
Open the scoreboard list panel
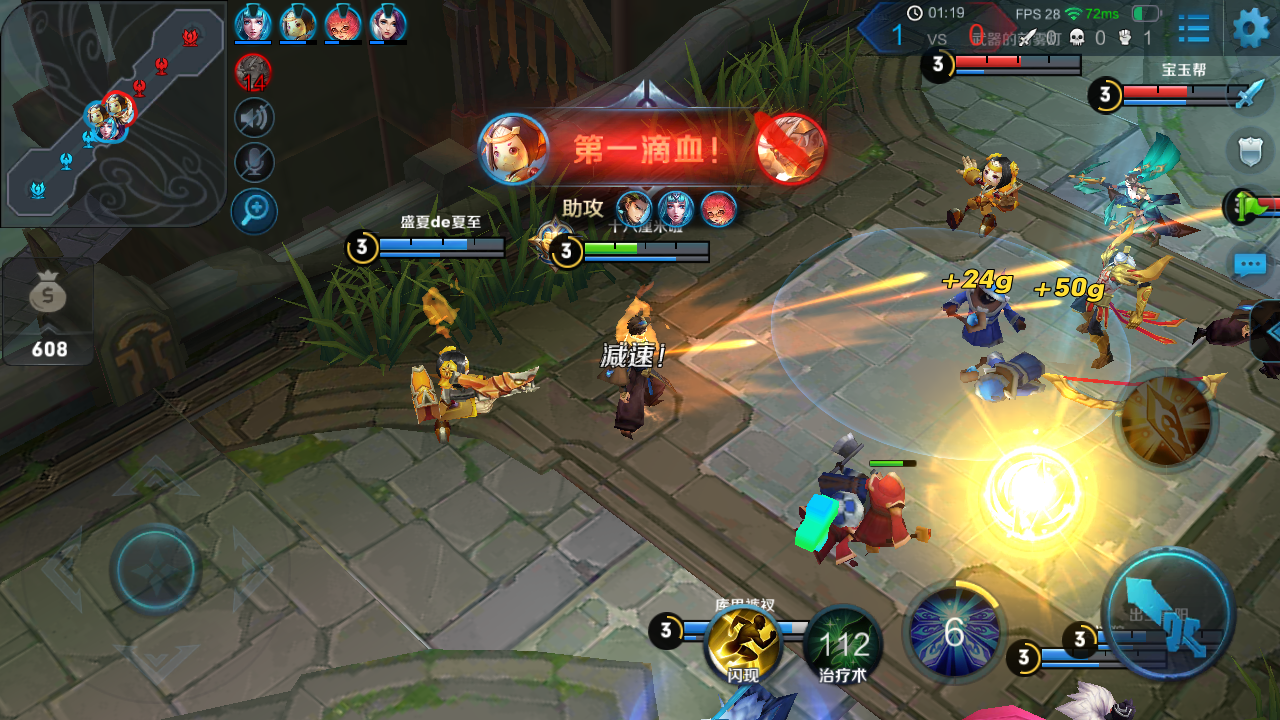1193,28
